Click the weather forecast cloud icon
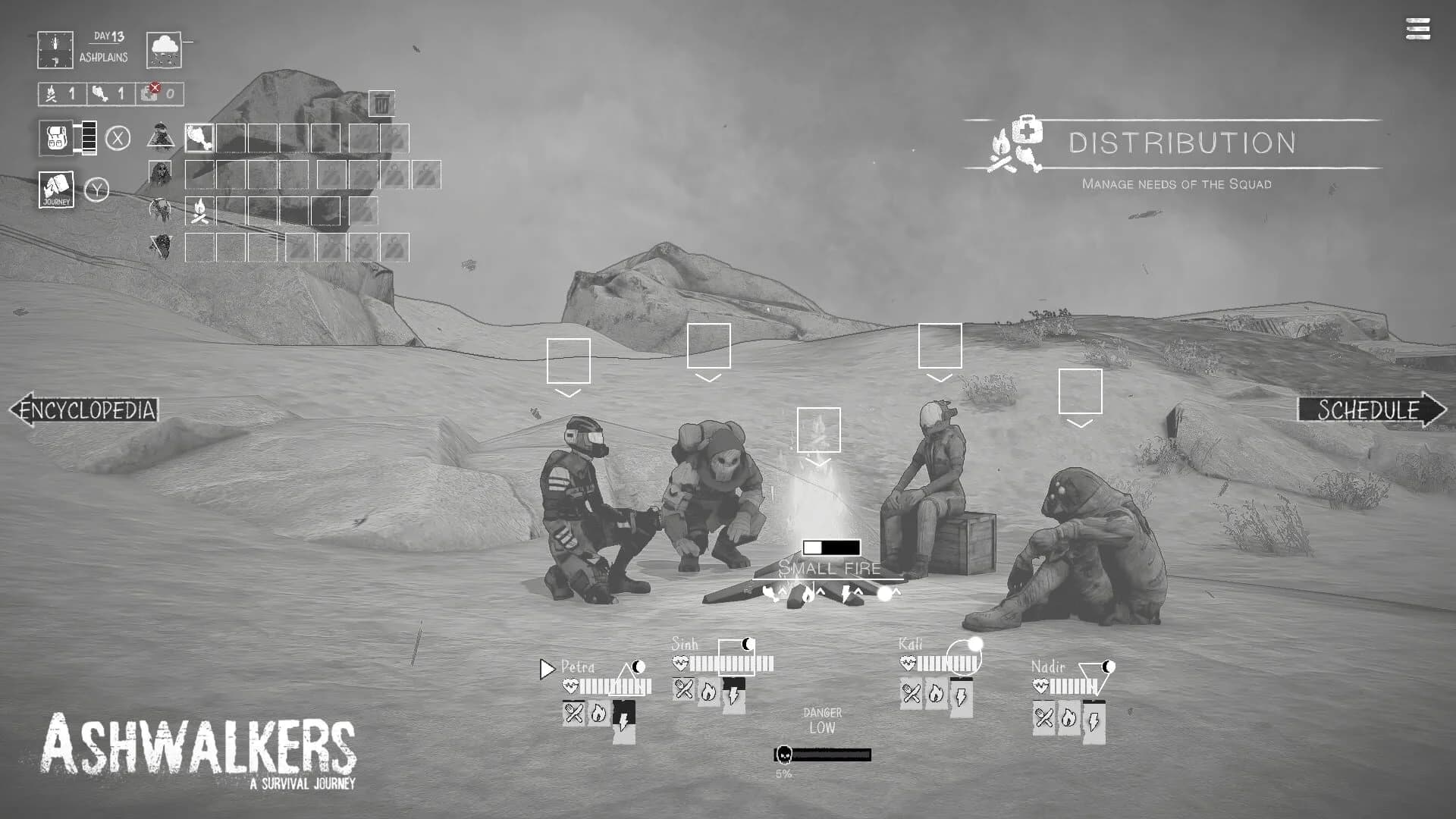The height and width of the screenshot is (819, 1456). [163, 50]
